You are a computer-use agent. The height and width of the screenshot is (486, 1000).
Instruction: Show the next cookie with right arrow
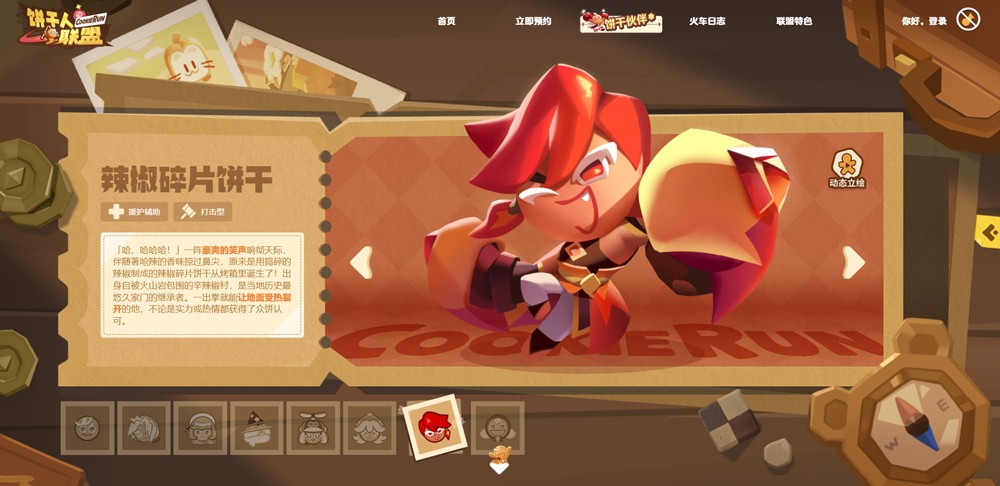(x=853, y=262)
